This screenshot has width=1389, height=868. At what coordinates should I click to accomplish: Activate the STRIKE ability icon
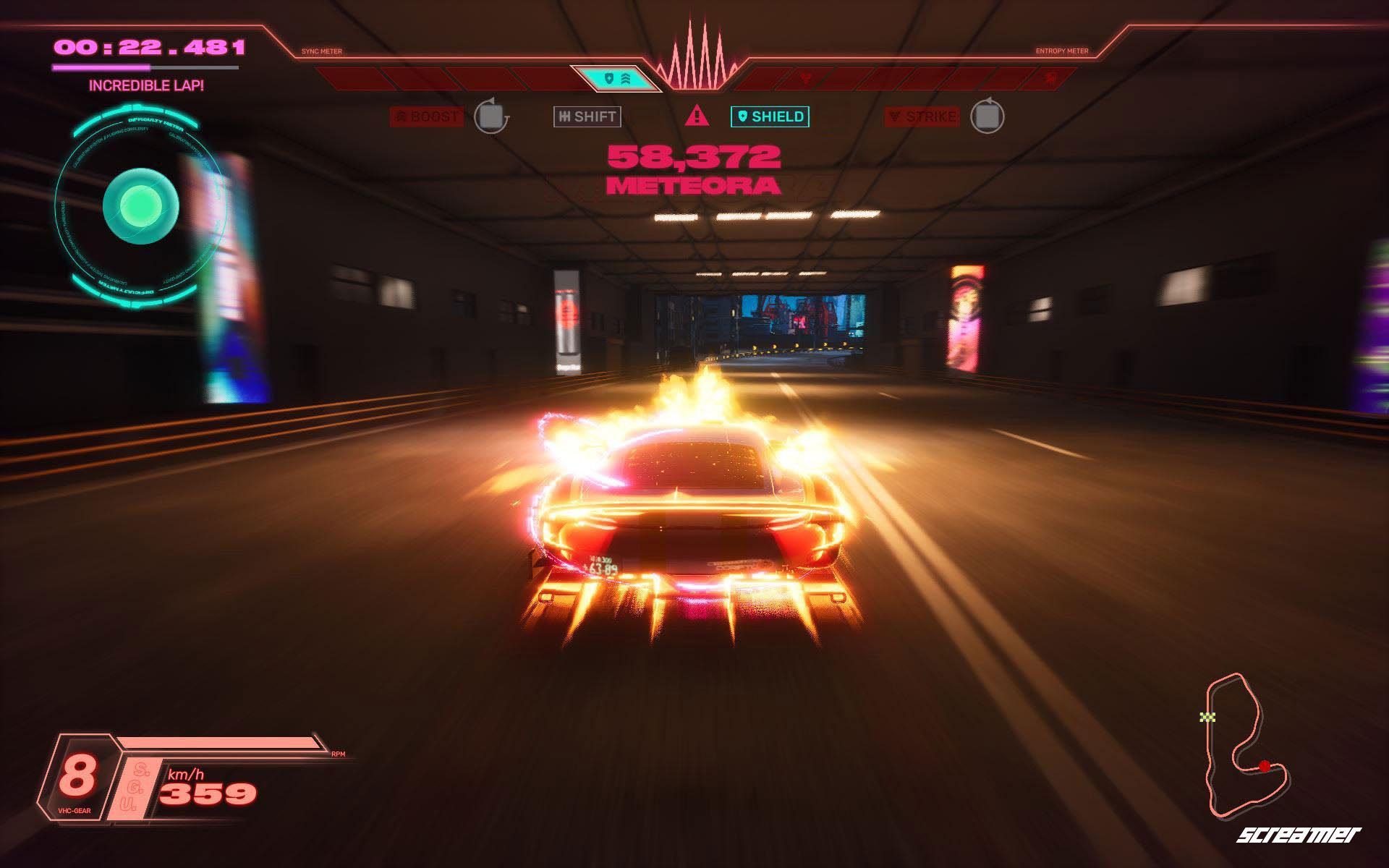tap(923, 115)
